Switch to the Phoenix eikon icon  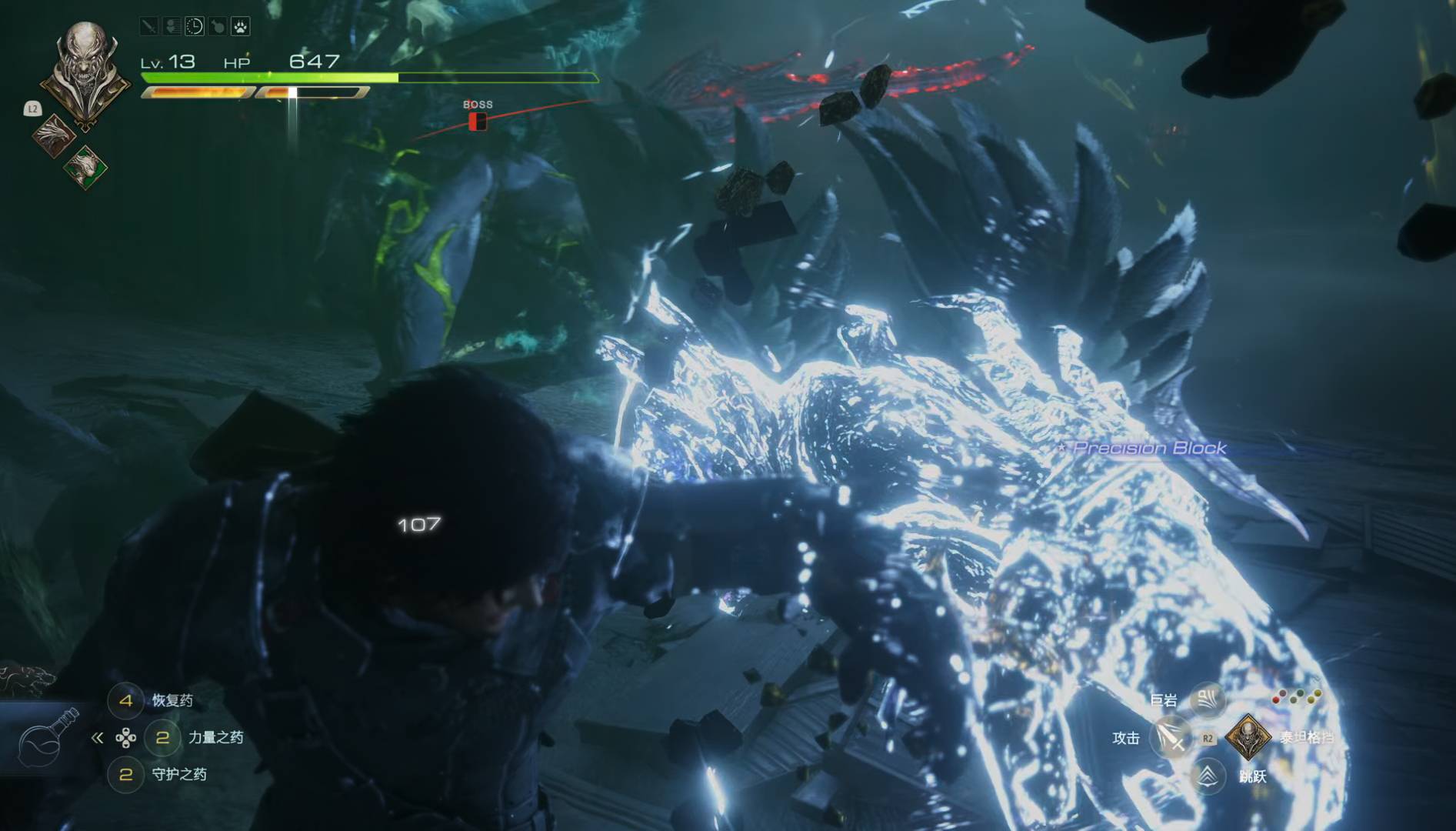coord(53,136)
